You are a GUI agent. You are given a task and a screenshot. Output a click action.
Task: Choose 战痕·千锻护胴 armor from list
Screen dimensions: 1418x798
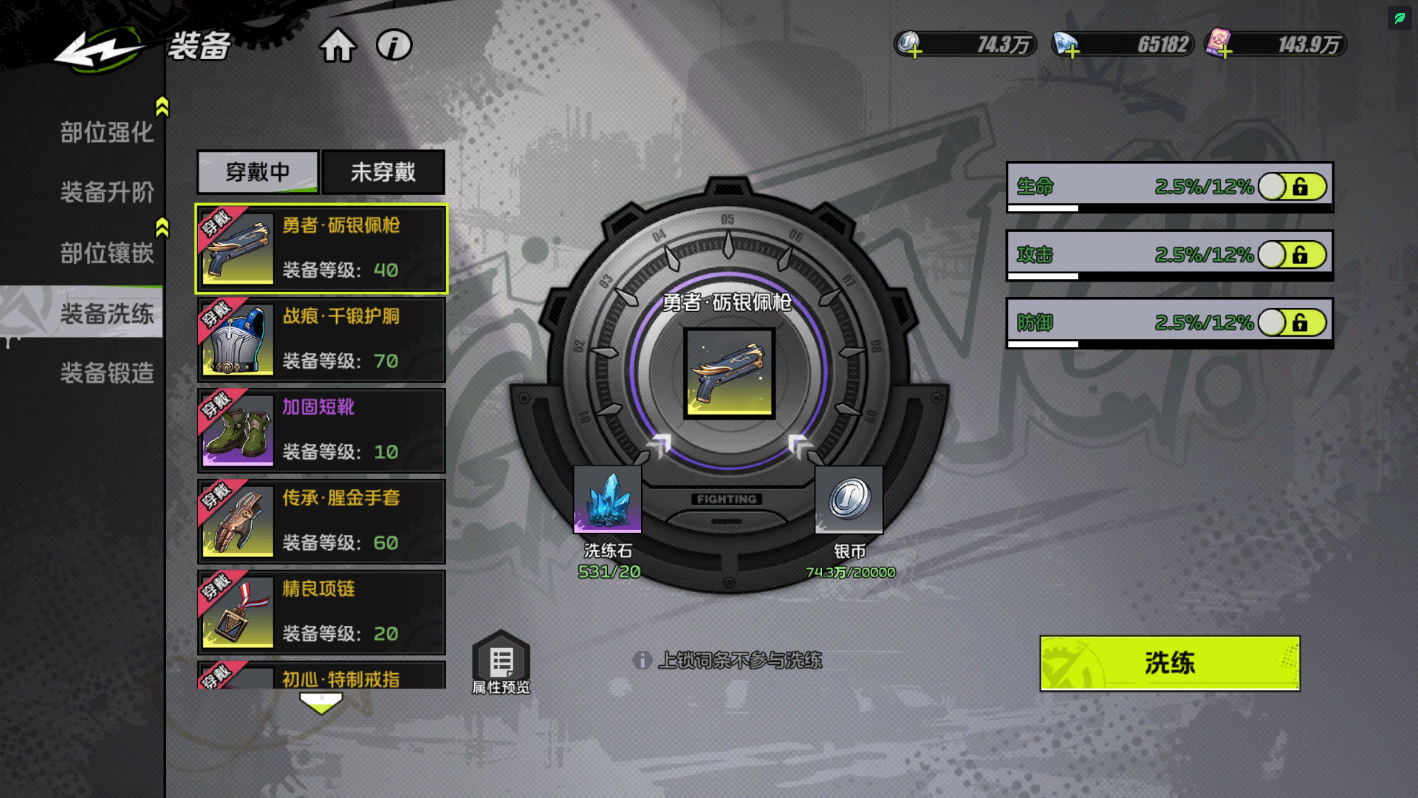tap(321, 340)
